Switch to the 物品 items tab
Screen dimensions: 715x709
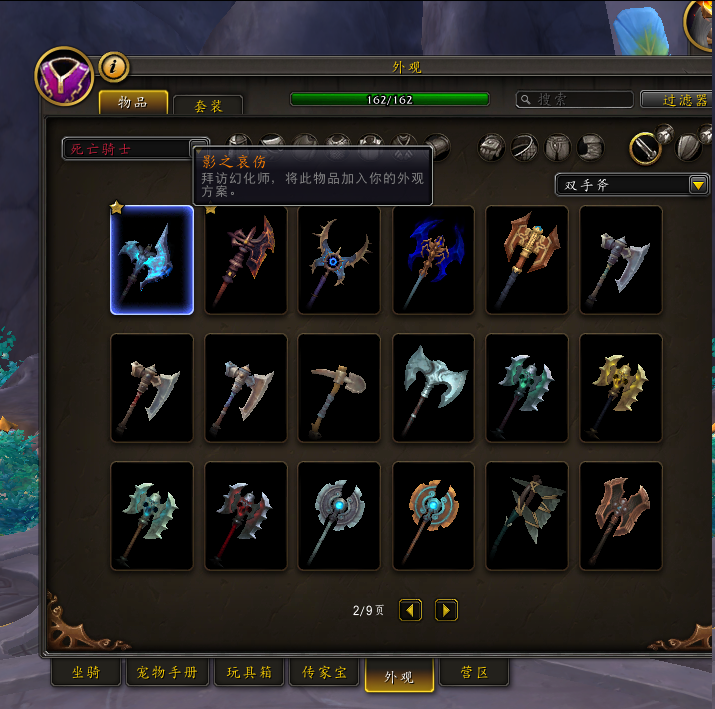133,103
